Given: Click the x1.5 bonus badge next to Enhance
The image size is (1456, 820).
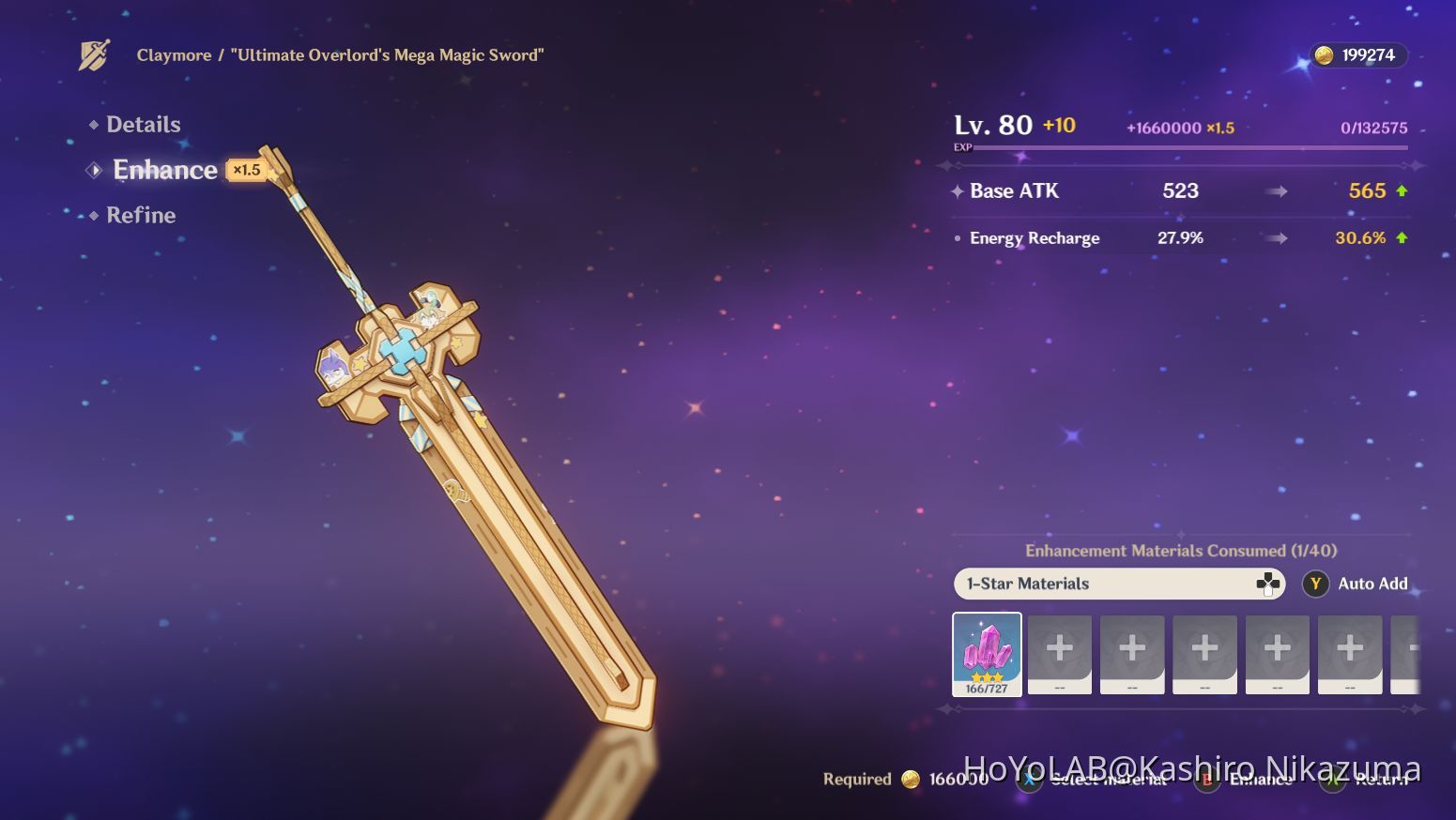Looking at the screenshot, I should [246, 170].
